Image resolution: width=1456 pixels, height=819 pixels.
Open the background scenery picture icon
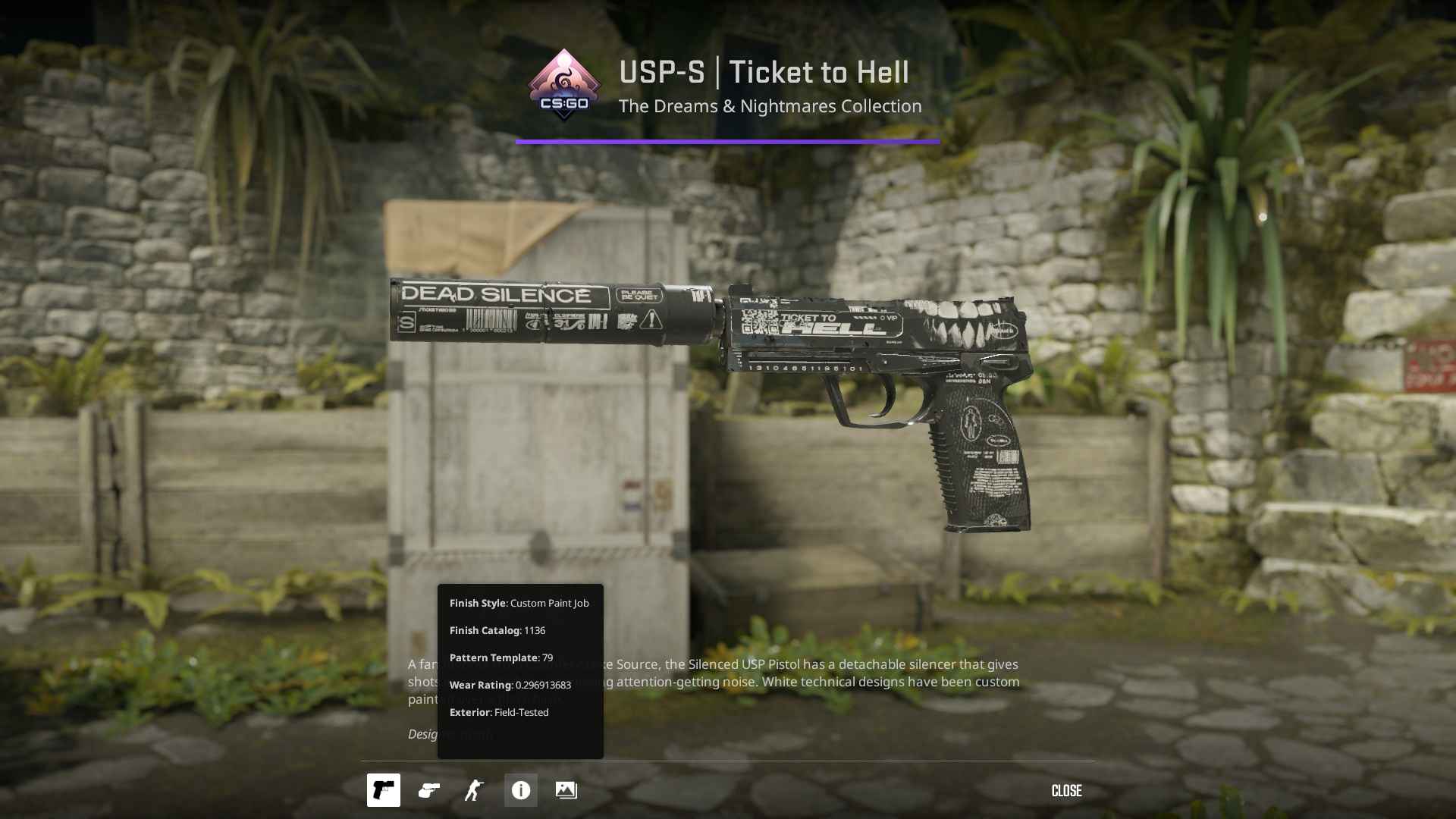(566, 790)
